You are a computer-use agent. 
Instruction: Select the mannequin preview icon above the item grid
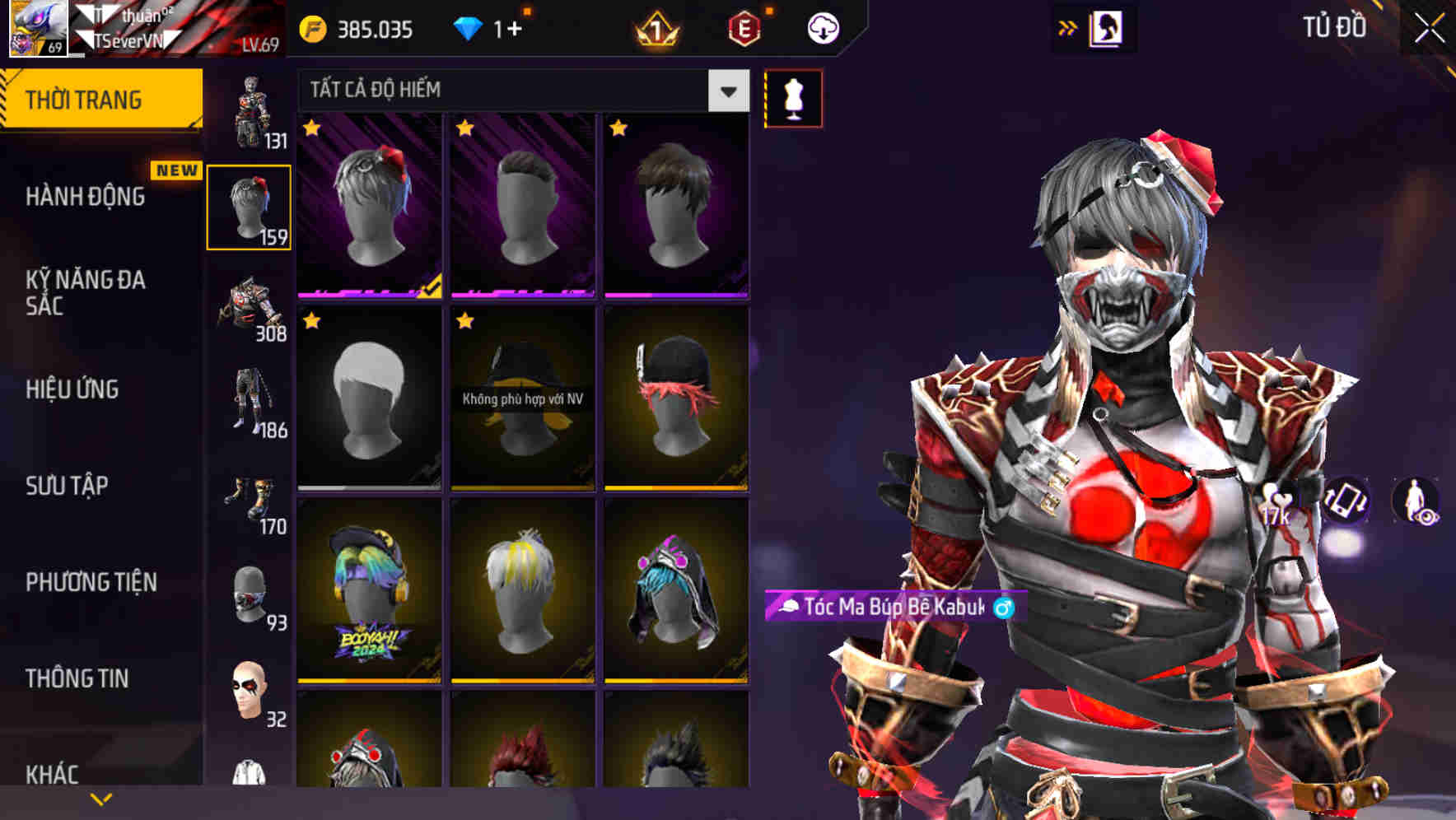[x=793, y=98]
